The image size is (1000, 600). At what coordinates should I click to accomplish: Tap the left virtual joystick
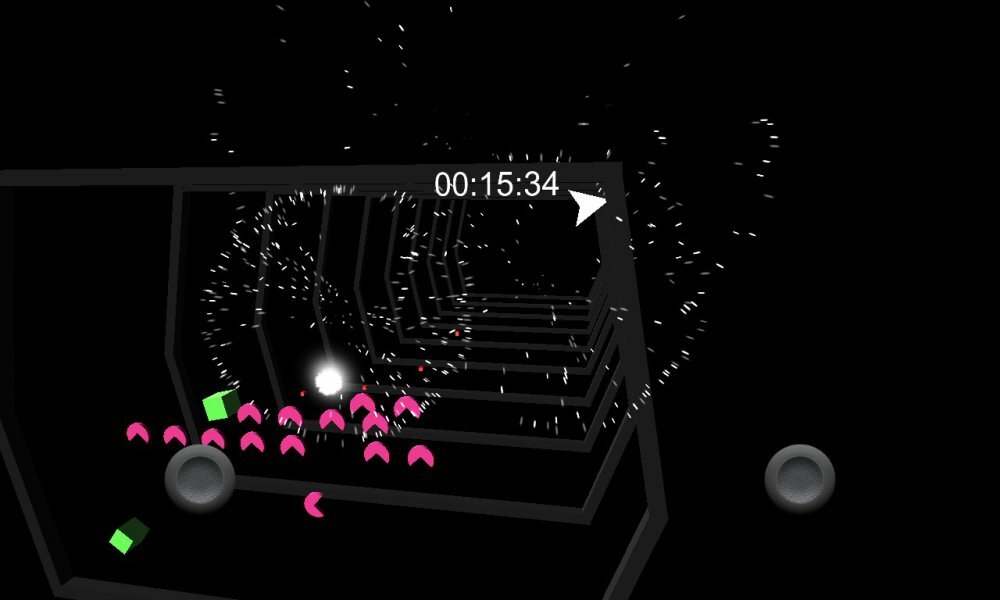click(x=200, y=479)
